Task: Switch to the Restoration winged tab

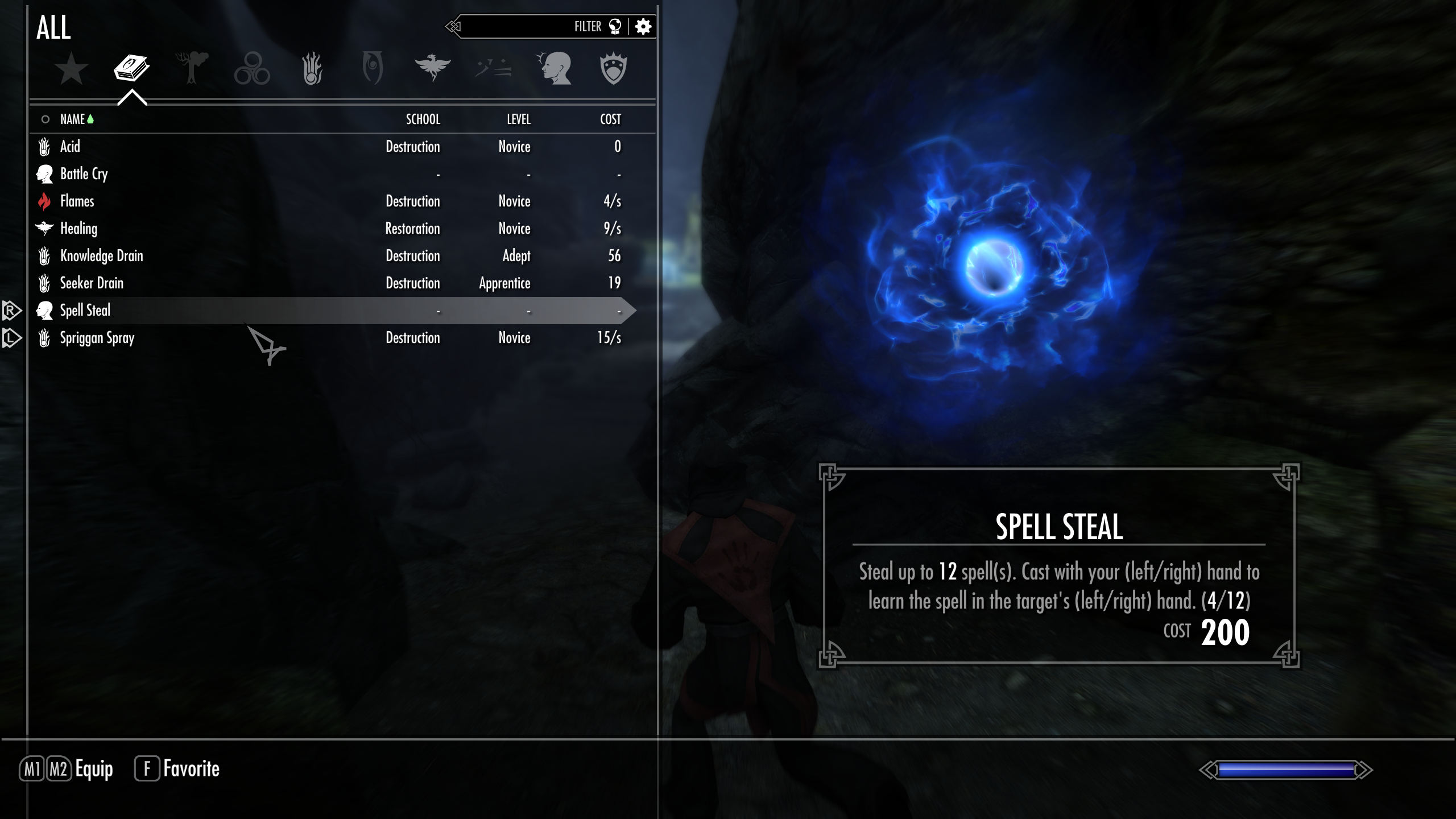Action: (433, 69)
